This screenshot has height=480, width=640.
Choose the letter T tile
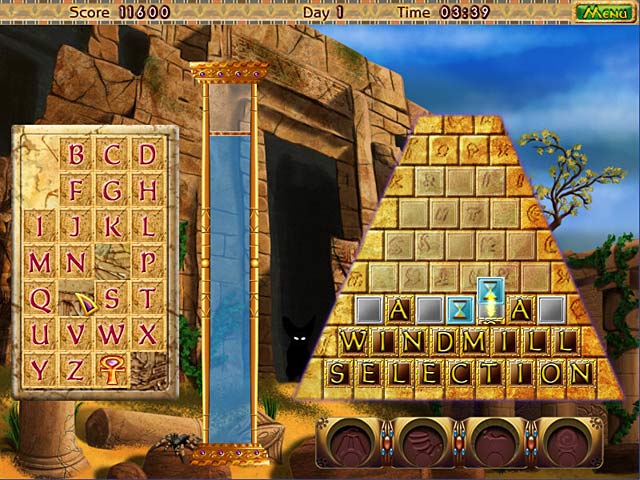pyautogui.click(x=147, y=298)
